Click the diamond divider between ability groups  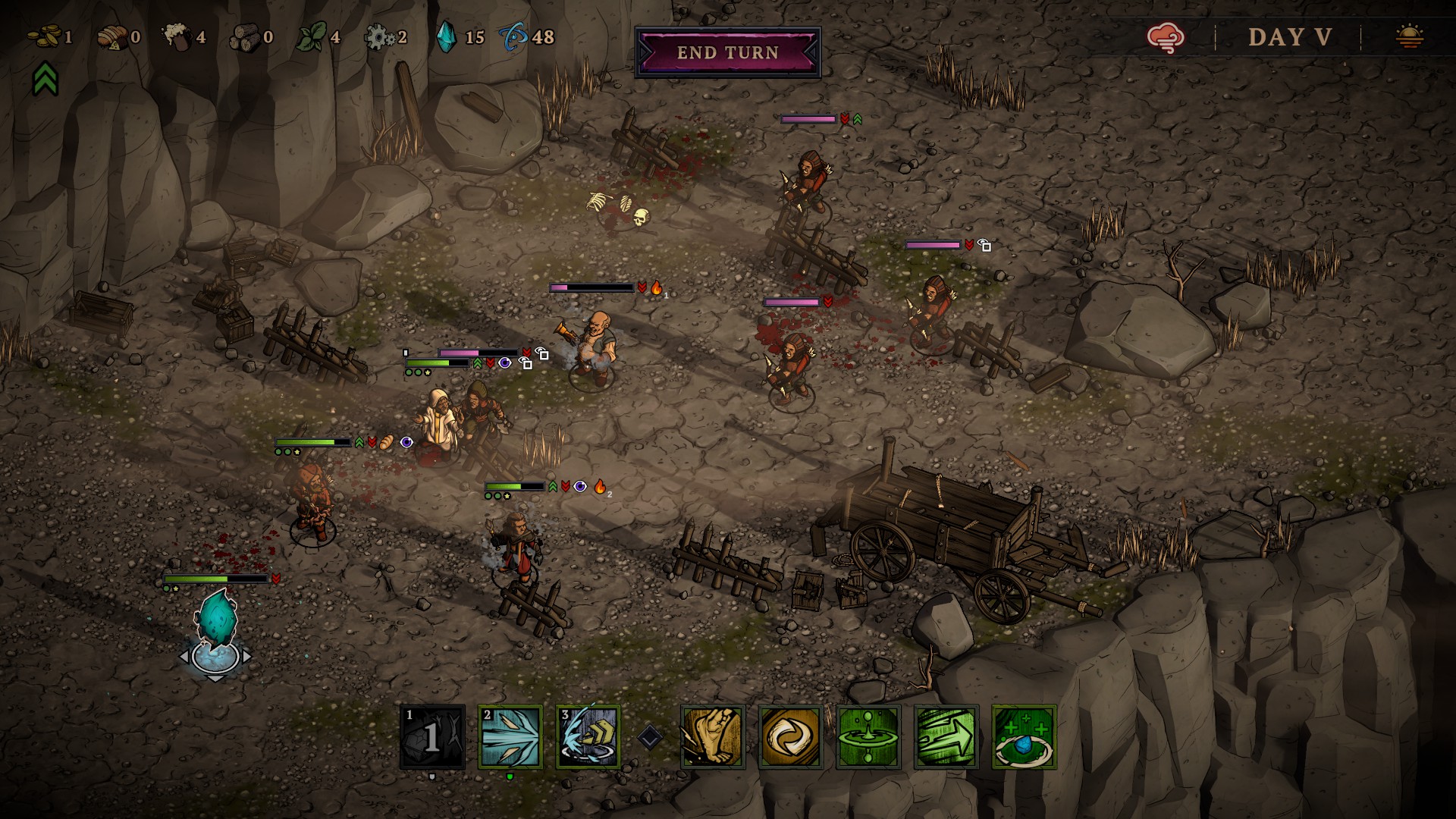point(649,737)
